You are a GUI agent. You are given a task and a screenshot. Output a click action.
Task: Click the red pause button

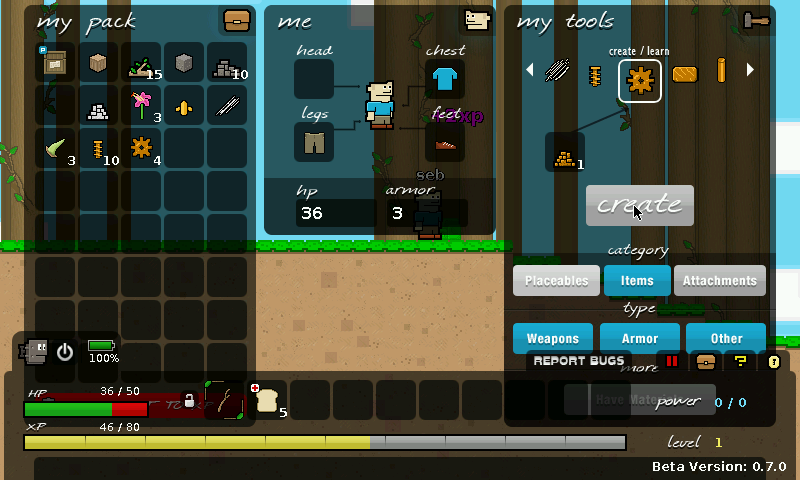coord(672,361)
